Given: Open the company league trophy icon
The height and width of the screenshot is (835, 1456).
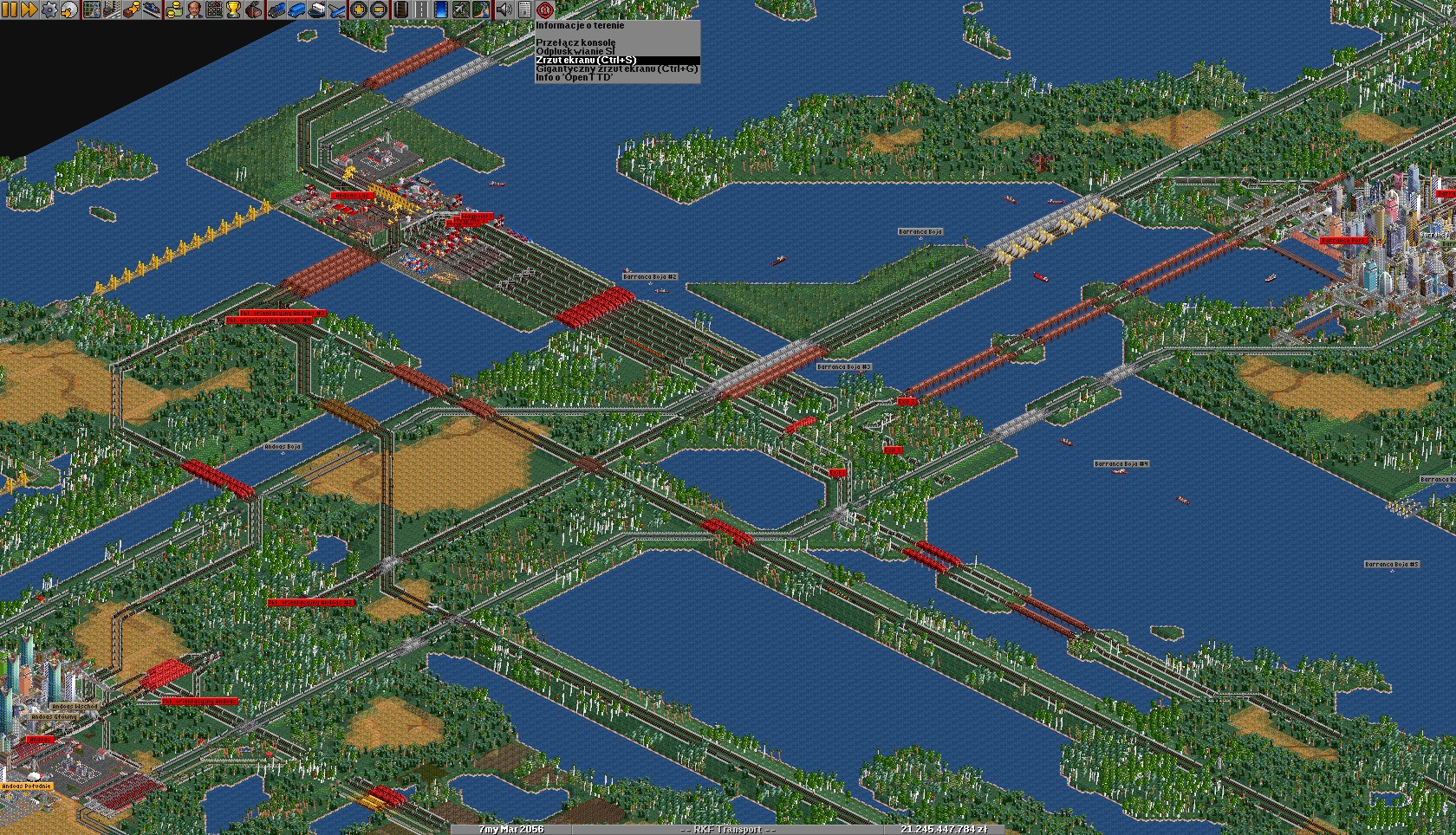Looking at the screenshot, I should pos(231,10).
